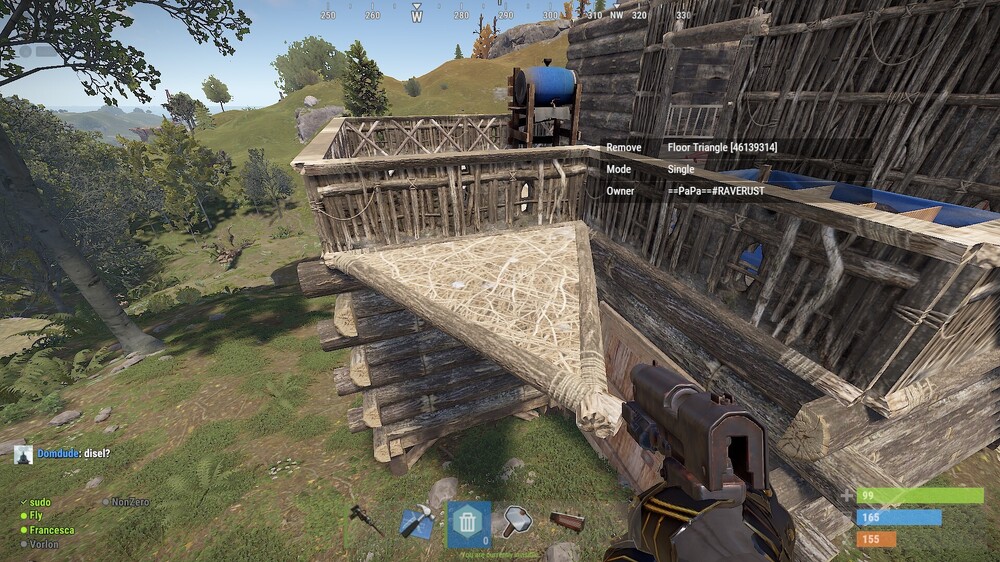
Task: Choose the mallet hammer hotbar slot
Action: 517,520
